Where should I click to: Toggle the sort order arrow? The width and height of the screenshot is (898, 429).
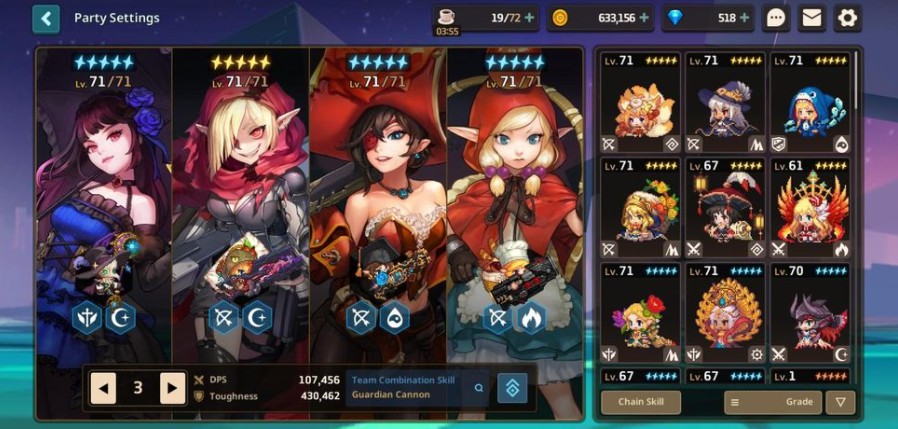click(840, 402)
